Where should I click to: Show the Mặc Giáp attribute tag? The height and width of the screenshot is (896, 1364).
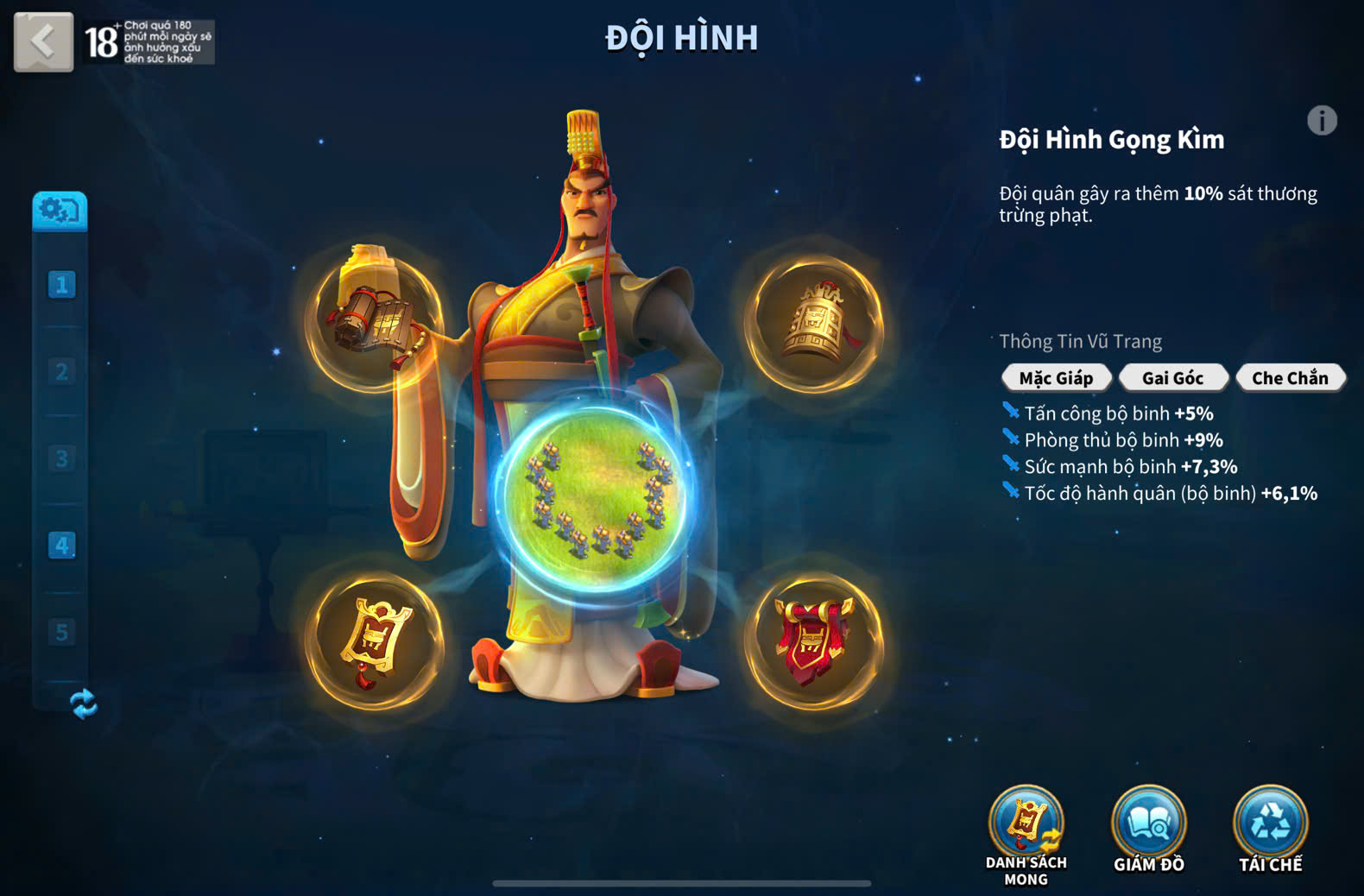[x=1056, y=378]
